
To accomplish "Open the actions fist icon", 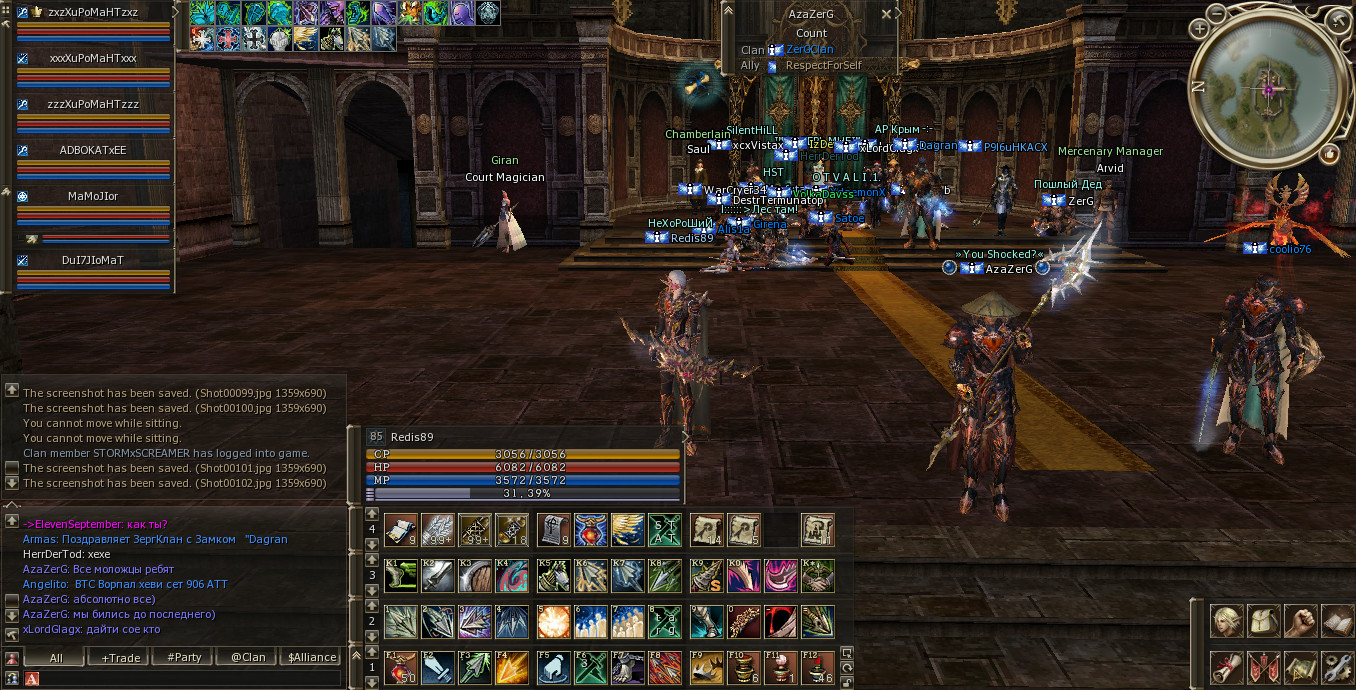I will pyautogui.click(x=1301, y=621).
